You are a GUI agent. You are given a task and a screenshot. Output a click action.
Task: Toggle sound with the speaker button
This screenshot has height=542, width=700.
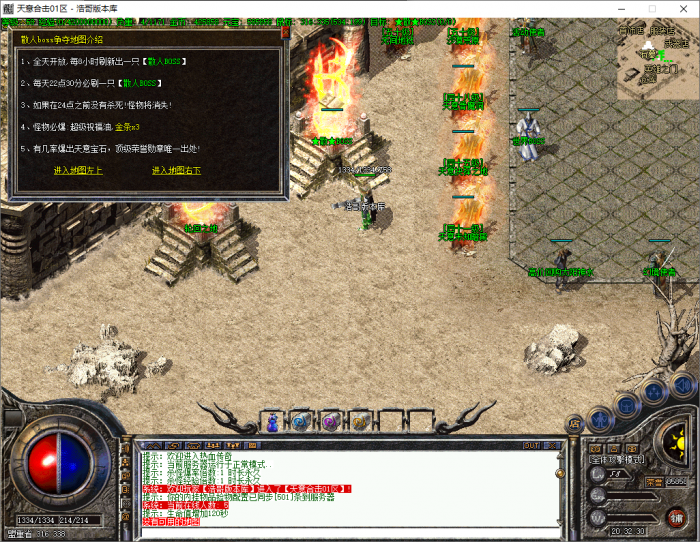(681, 384)
